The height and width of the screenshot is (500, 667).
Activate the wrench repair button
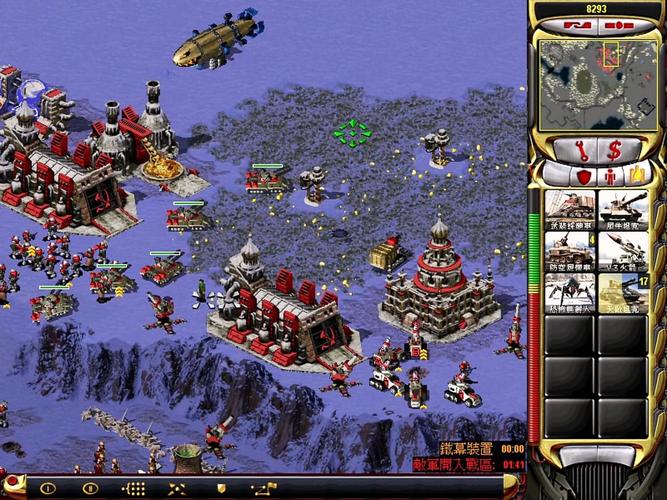(x=578, y=150)
